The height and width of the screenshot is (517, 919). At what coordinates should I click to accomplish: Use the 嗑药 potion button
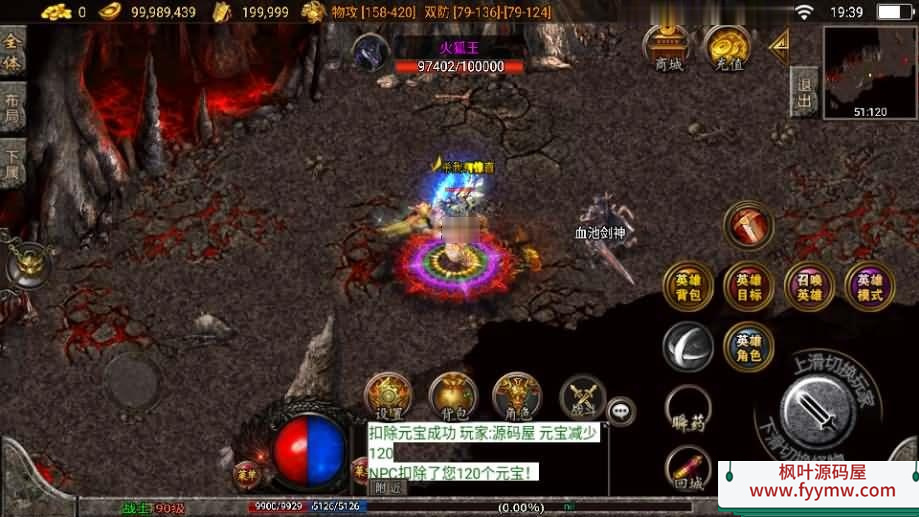(x=688, y=410)
